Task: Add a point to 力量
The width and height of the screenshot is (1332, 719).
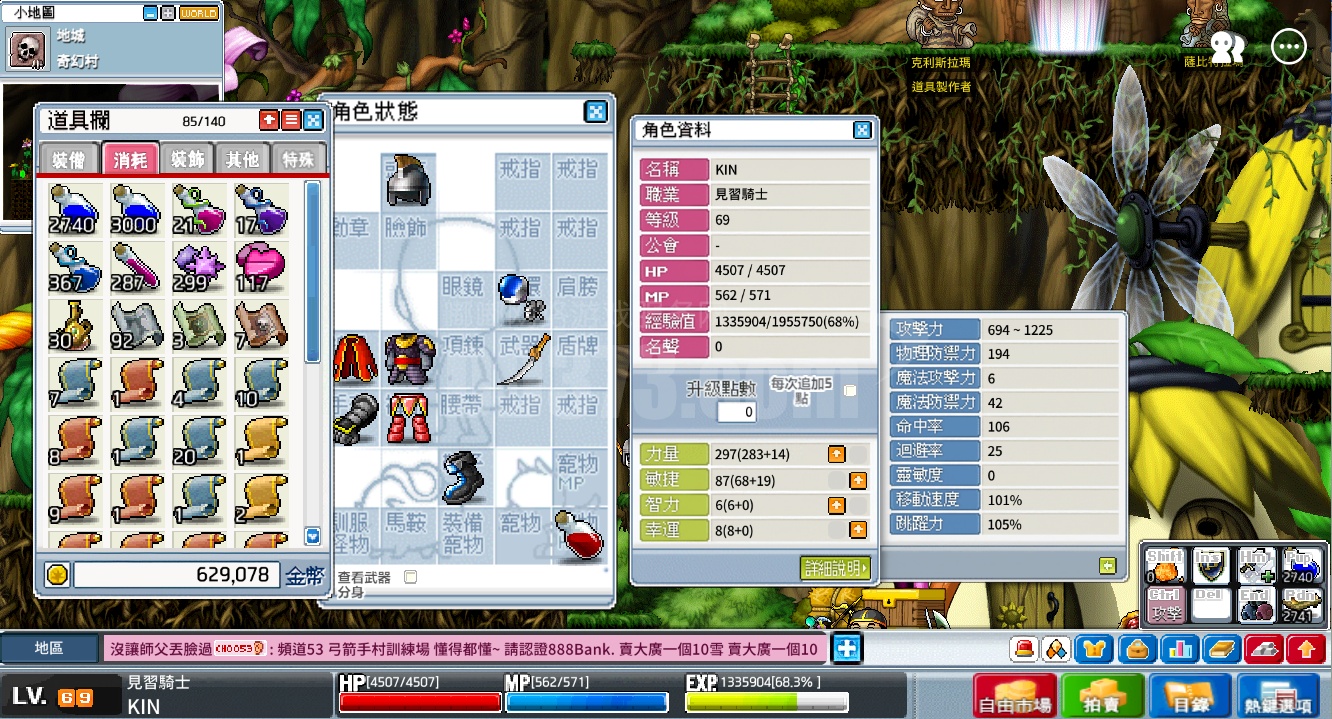Action: click(837, 454)
